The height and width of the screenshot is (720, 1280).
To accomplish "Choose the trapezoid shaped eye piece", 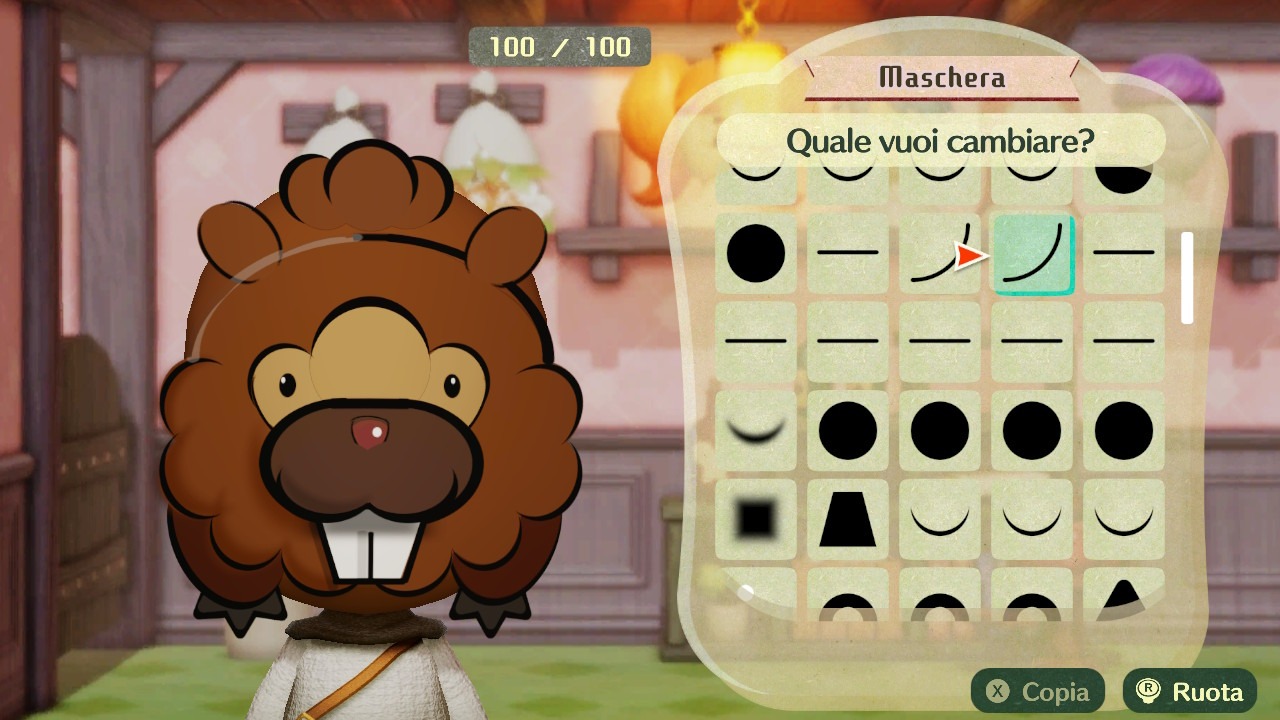I will coord(848,519).
